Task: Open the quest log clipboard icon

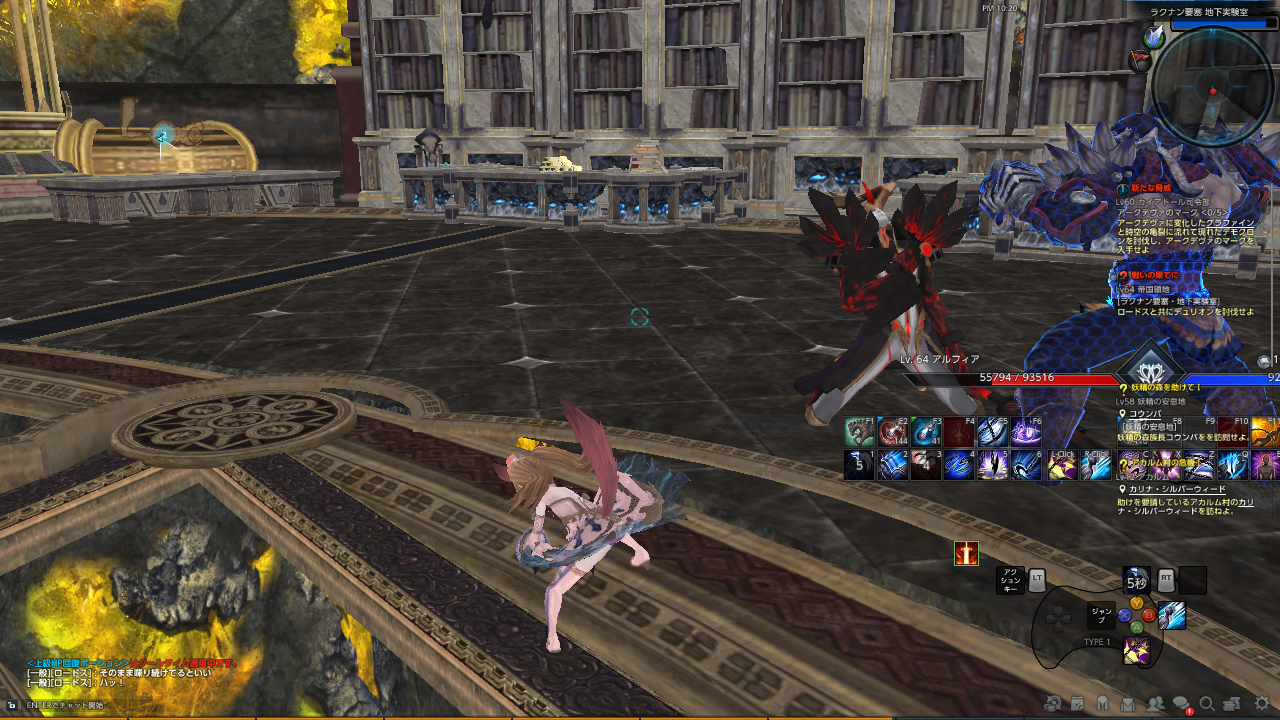Action: pos(1077,703)
